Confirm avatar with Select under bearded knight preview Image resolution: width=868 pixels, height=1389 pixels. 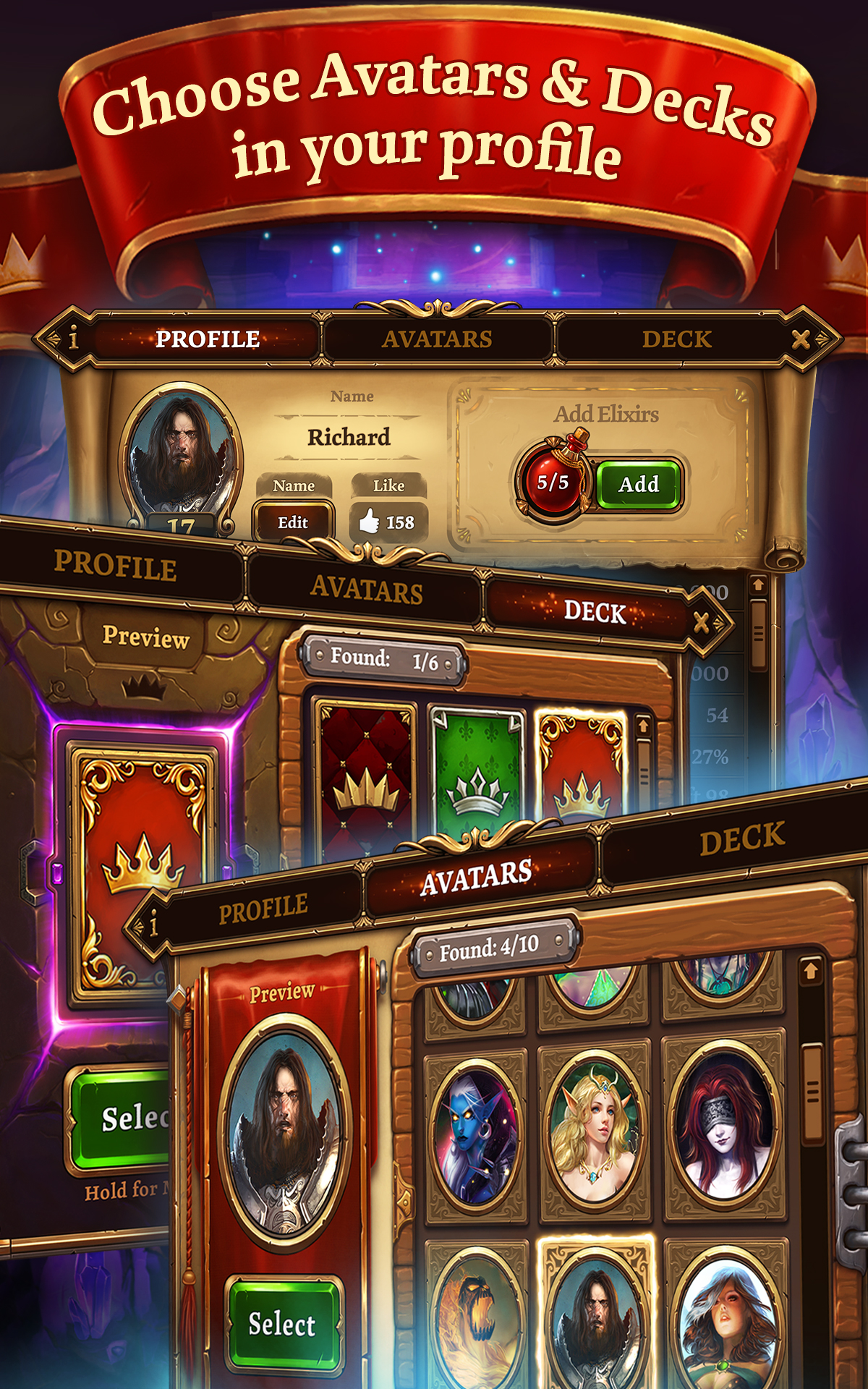(283, 1324)
